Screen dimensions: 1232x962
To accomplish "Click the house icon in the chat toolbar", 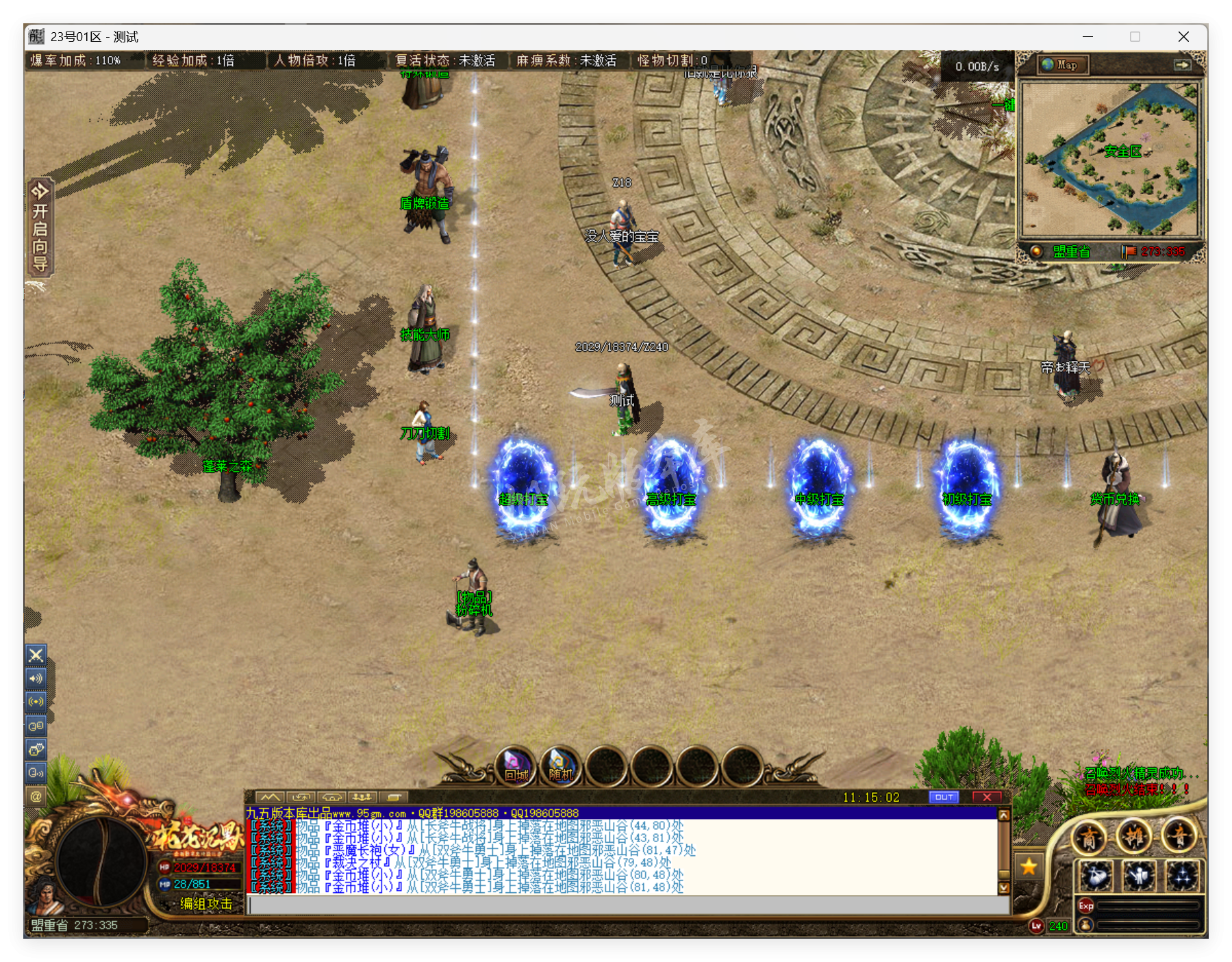I will click(332, 797).
